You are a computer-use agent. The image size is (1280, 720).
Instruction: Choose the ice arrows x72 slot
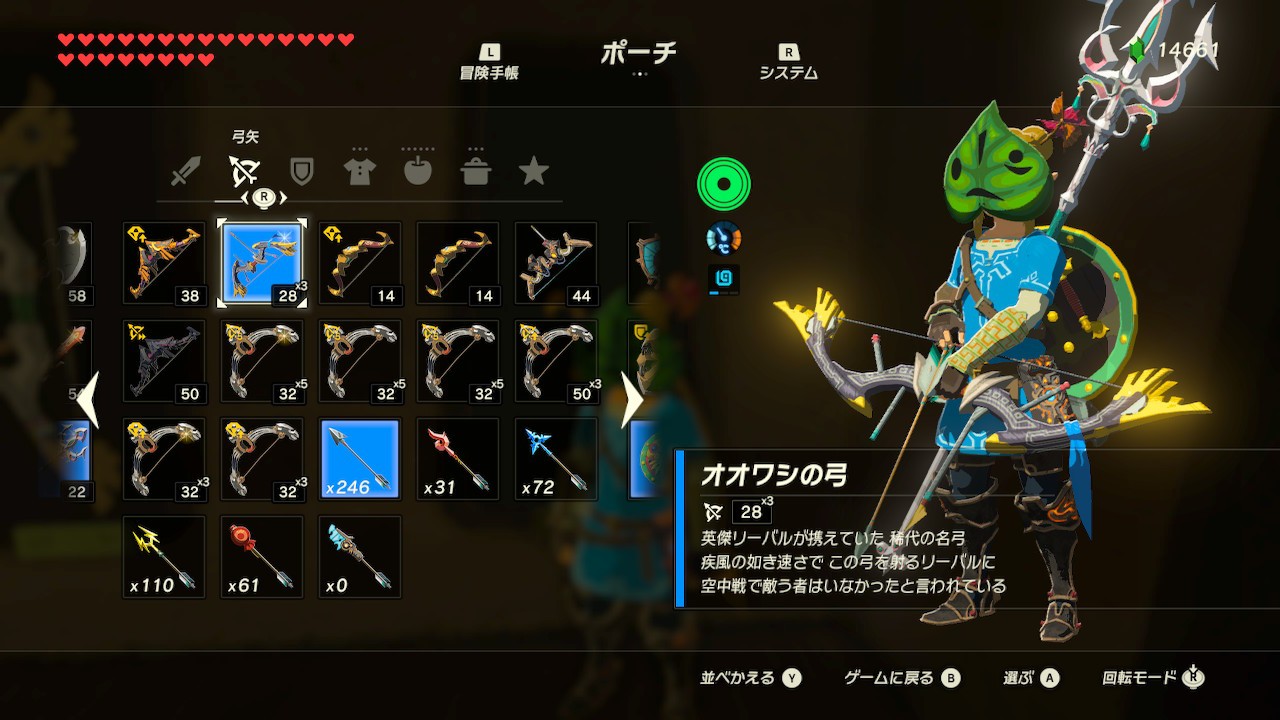click(555, 459)
